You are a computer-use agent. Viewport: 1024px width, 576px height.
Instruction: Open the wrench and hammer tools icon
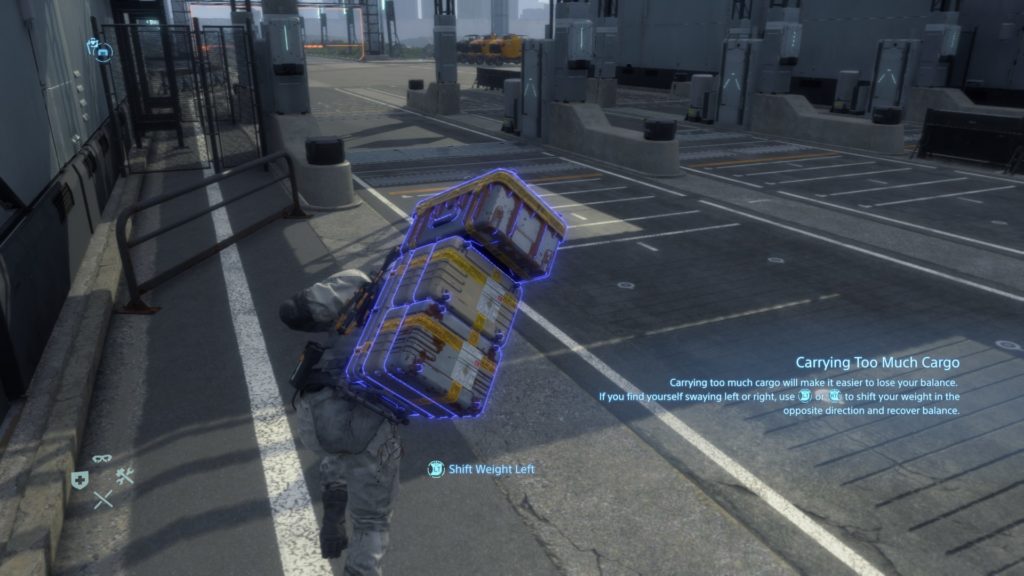click(x=125, y=477)
